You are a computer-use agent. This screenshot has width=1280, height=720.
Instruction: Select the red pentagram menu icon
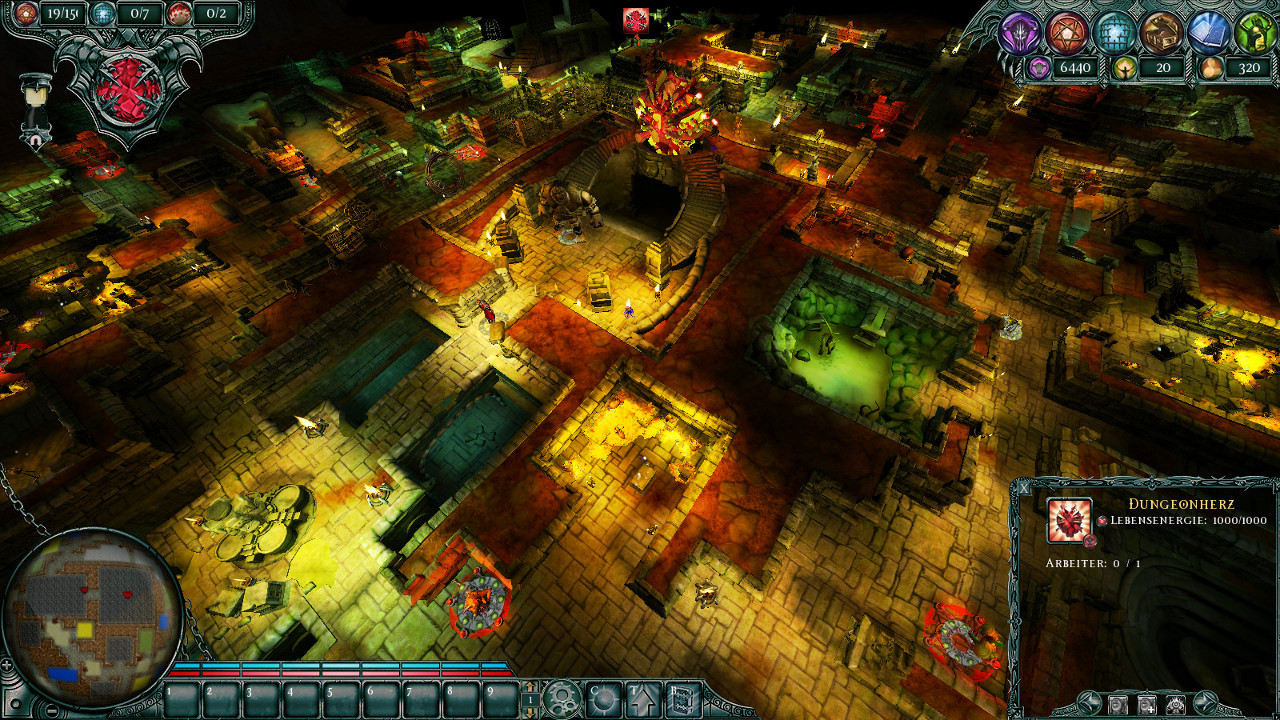point(1067,33)
